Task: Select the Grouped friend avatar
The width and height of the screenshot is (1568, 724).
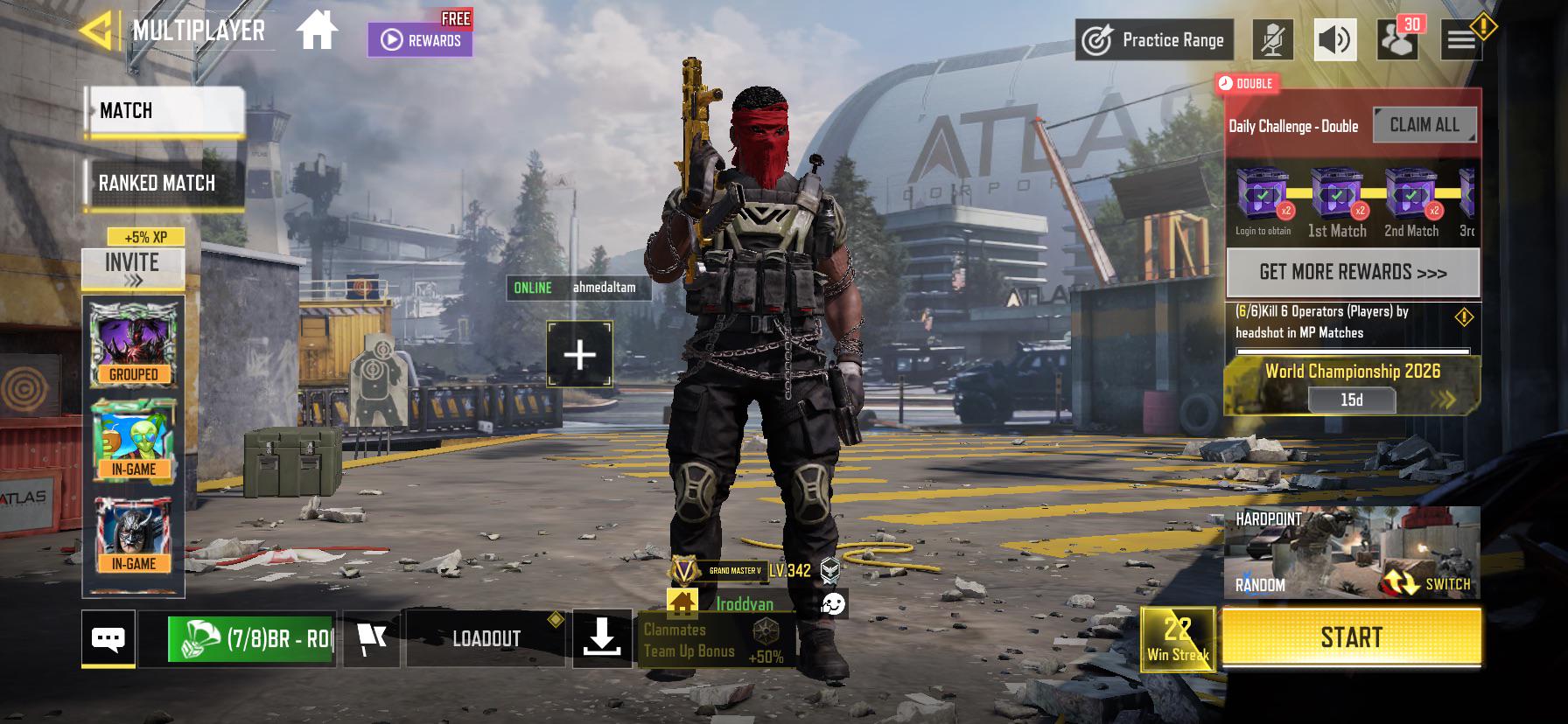Action: [134, 344]
